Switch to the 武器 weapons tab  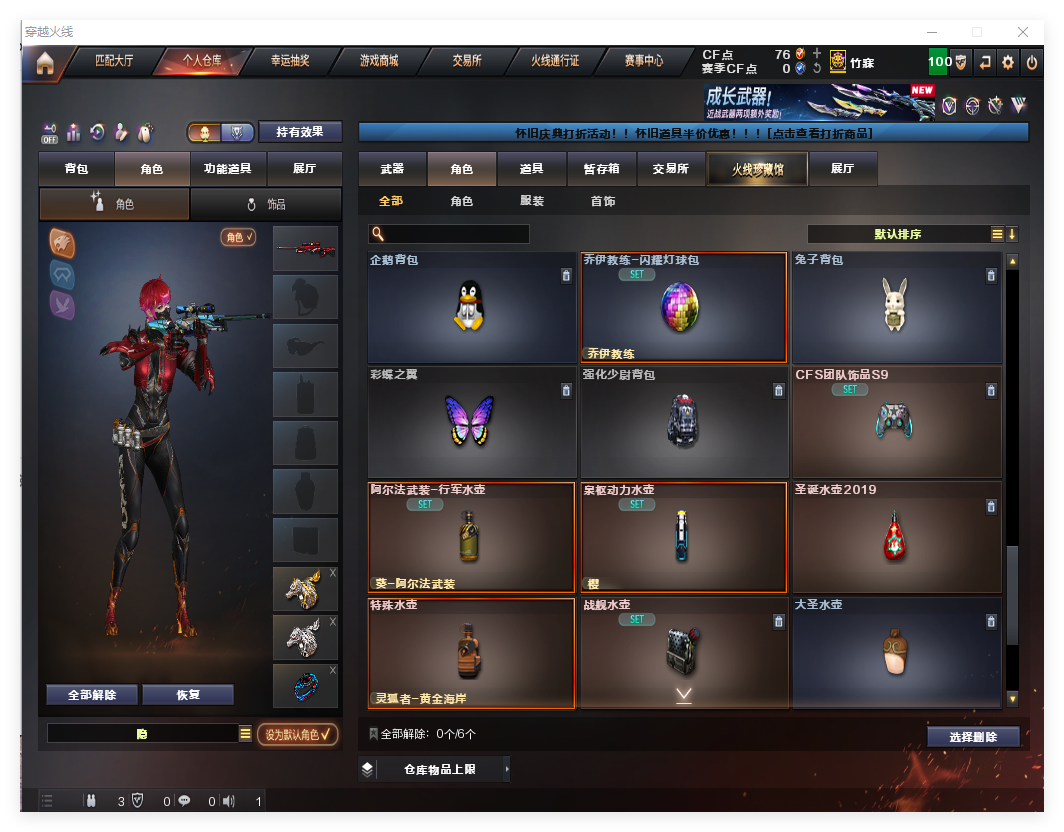393,169
